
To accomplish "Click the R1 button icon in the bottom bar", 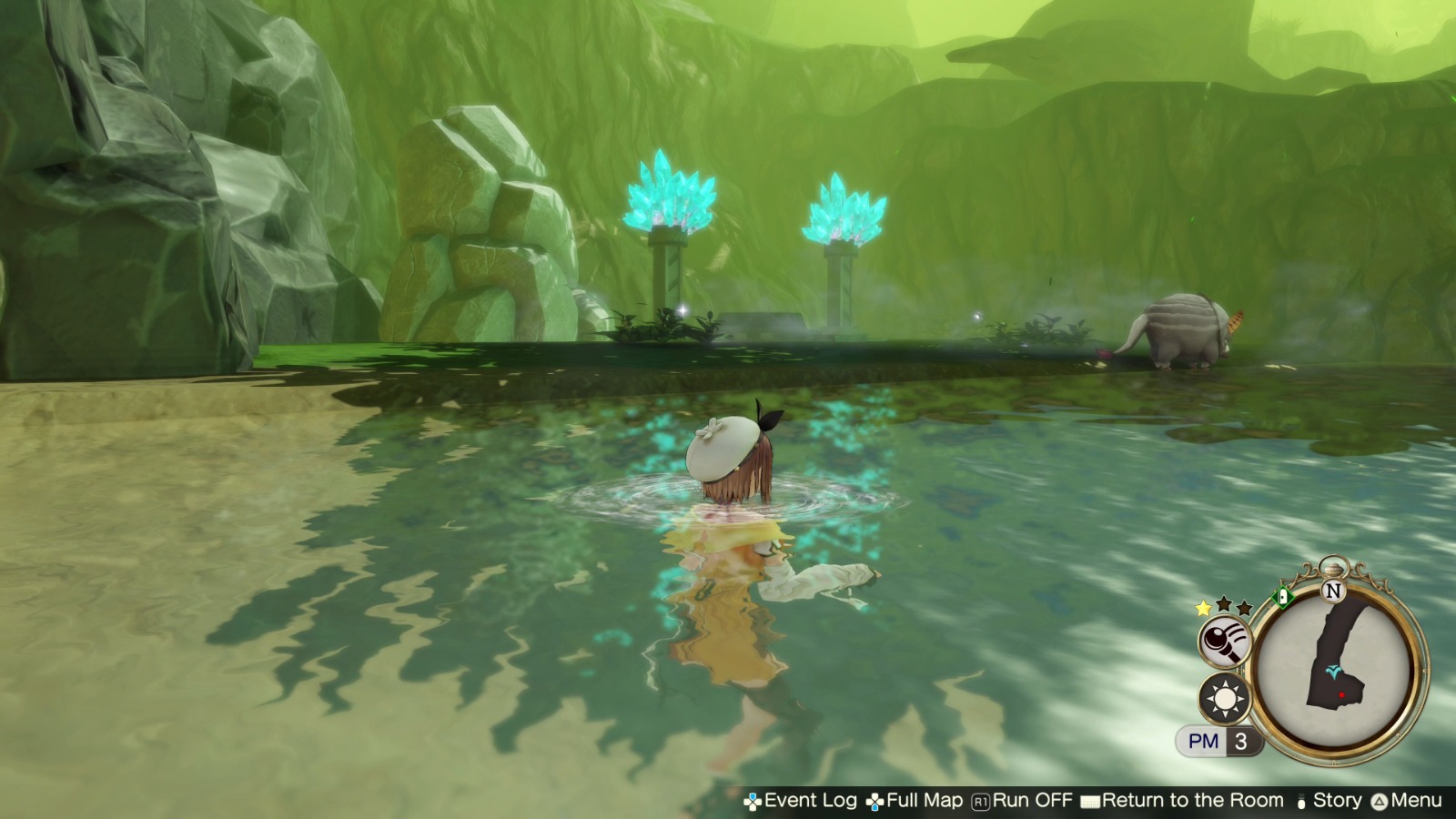I will pyautogui.click(x=980, y=801).
